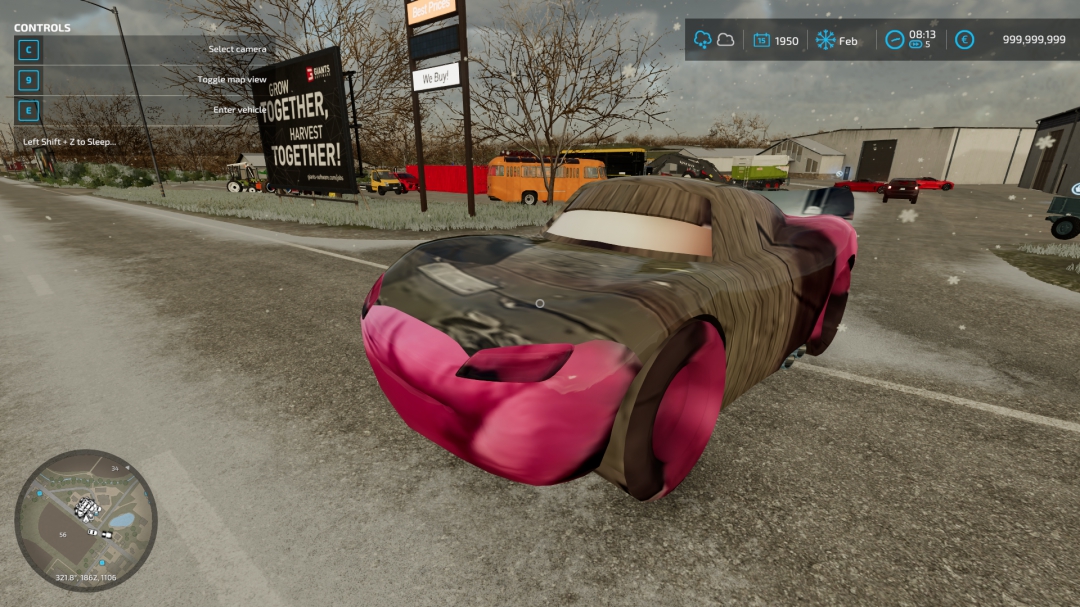Select the weather forecast cloud icon
This screenshot has height=607, width=1080.
click(726, 40)
